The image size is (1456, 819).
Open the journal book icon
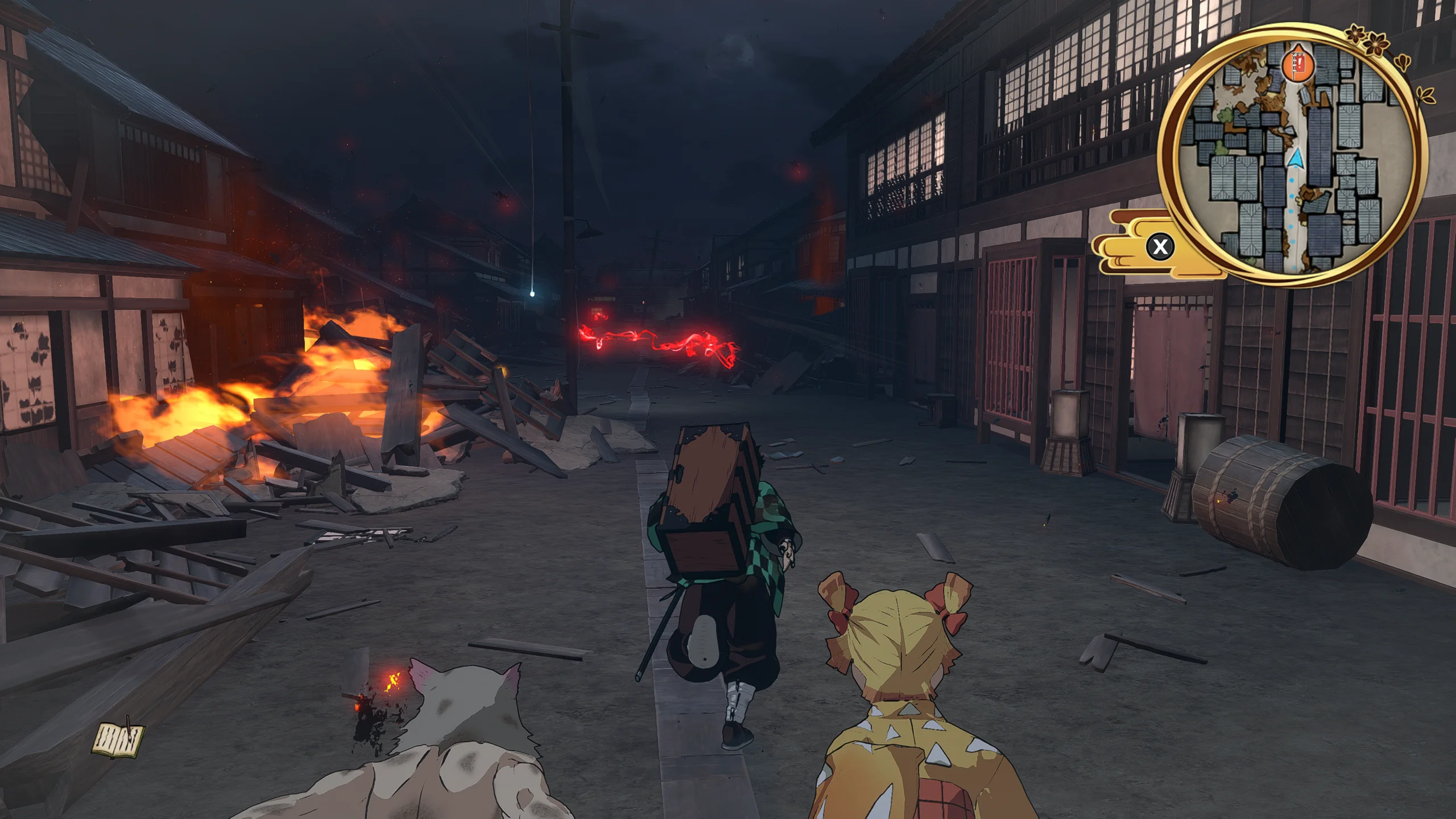[x=119, y=739]
